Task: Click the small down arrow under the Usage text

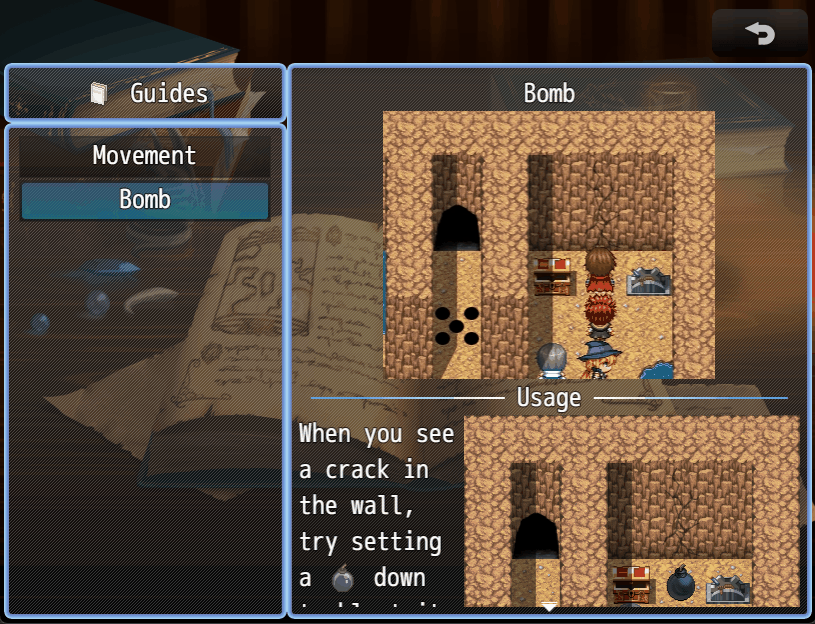Action: pyautogui.click(x=549, y=606)
